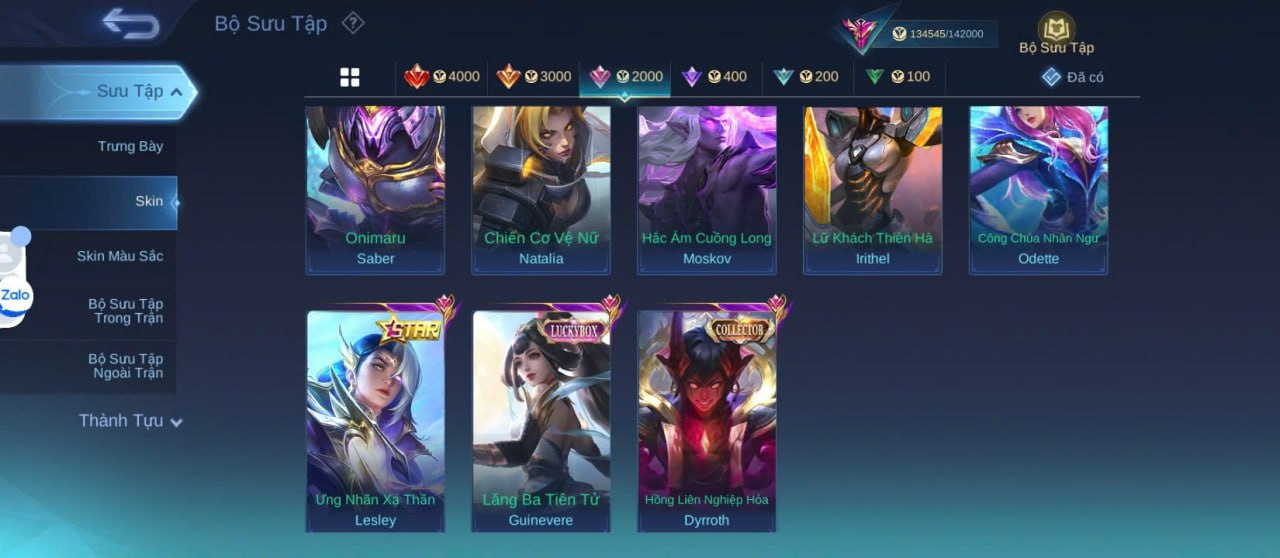Switch to the 200 points tier tab
This screenshot has height=558, width=1280.
pos(806,77)
